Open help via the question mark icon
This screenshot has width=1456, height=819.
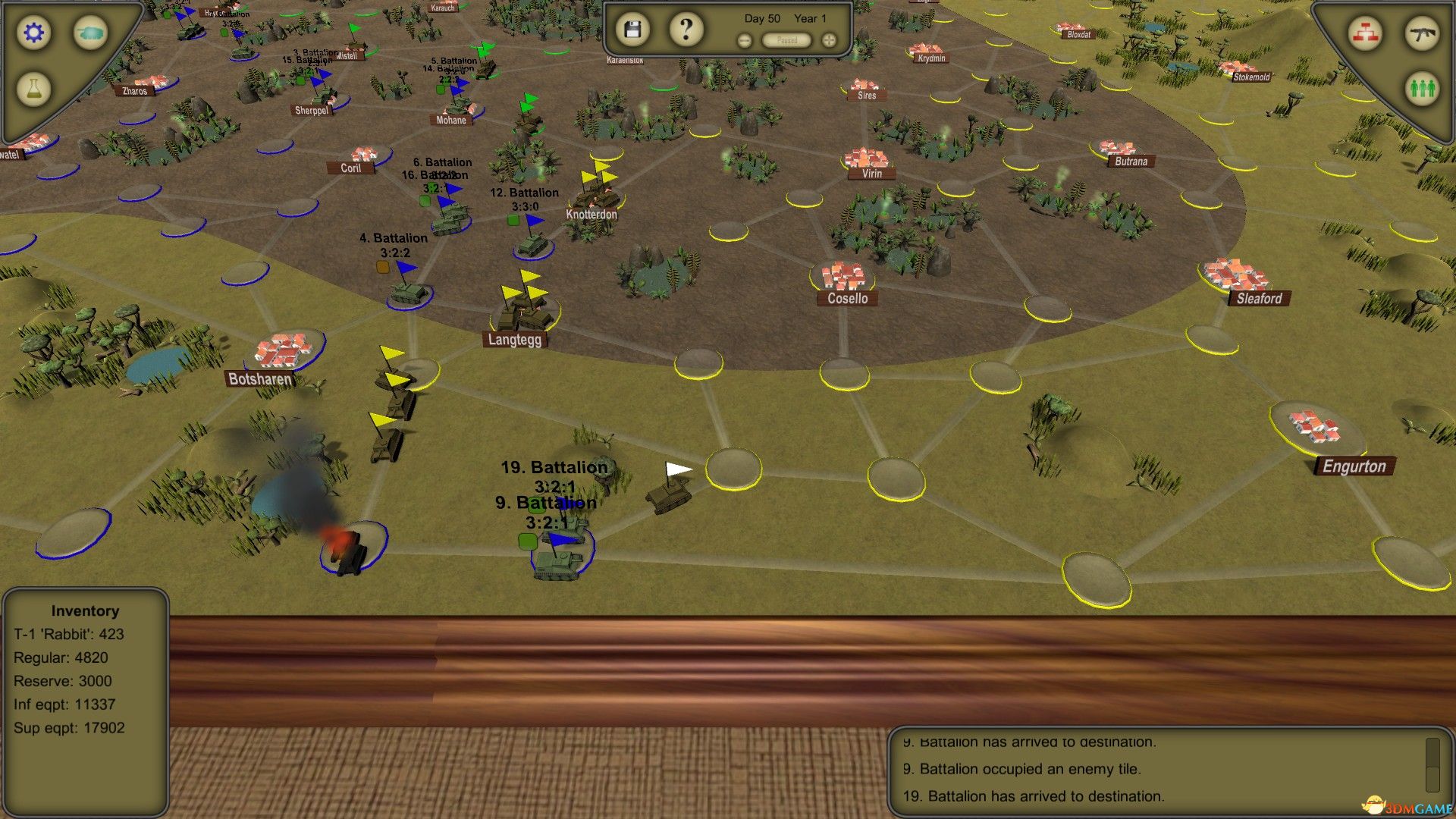click(x=685, y=28)
